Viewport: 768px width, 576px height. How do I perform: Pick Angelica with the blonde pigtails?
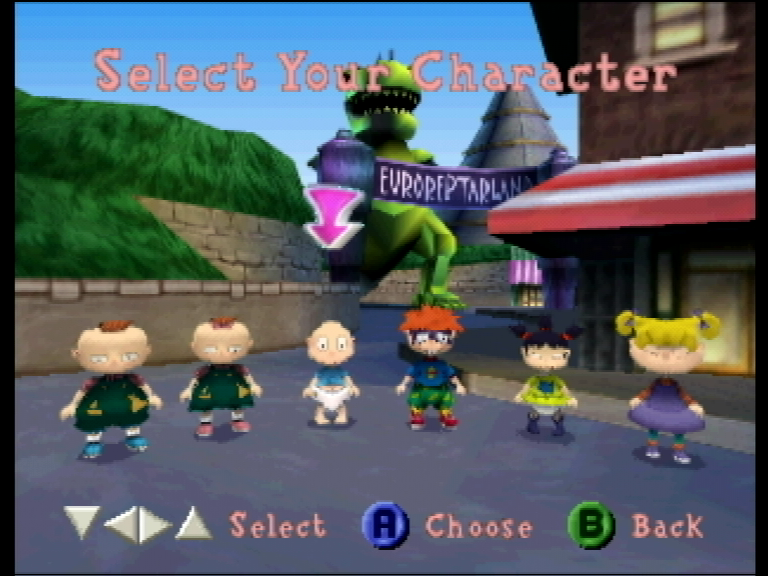[667, 385]
